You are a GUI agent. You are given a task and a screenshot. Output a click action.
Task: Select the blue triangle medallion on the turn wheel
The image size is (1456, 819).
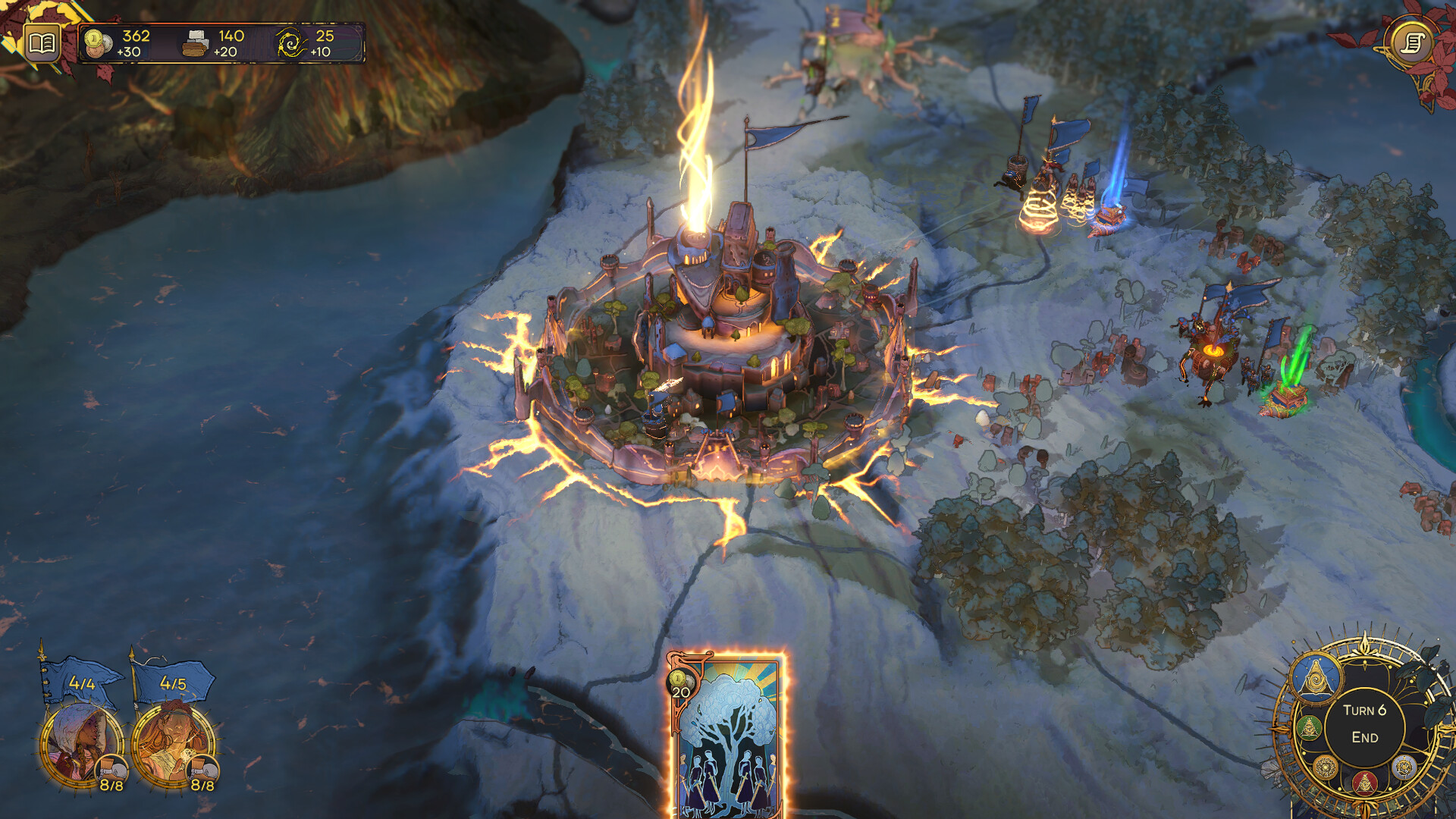[x=1315, y=677]
